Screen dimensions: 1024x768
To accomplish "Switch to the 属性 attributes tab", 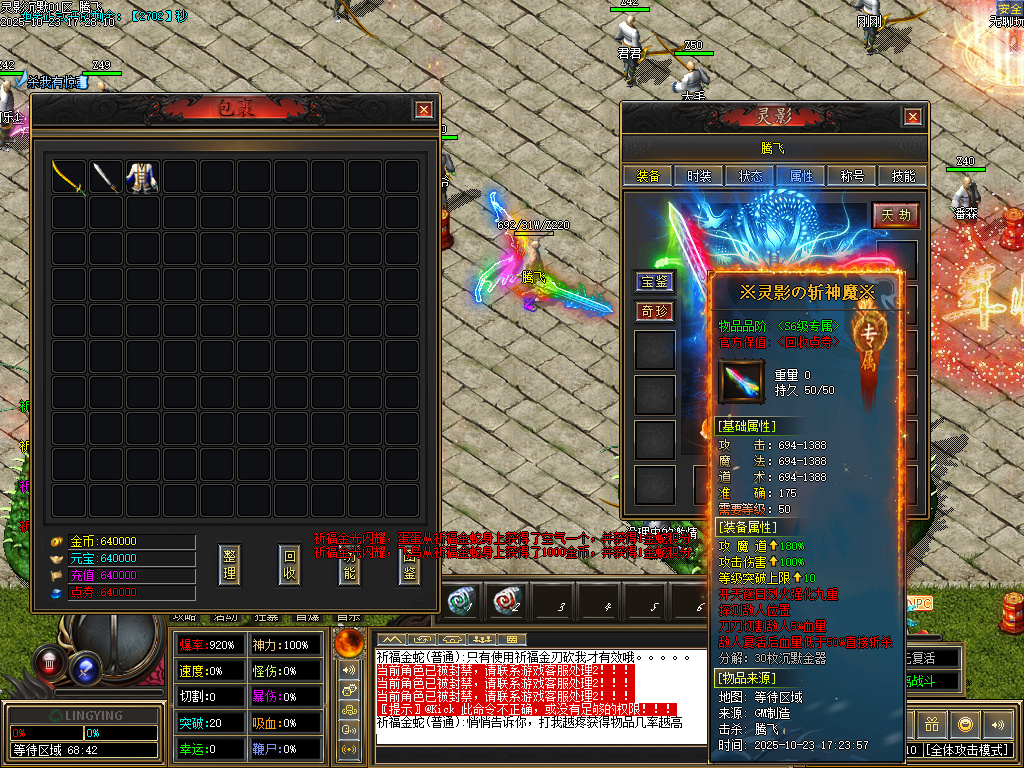I will point(801,176).
